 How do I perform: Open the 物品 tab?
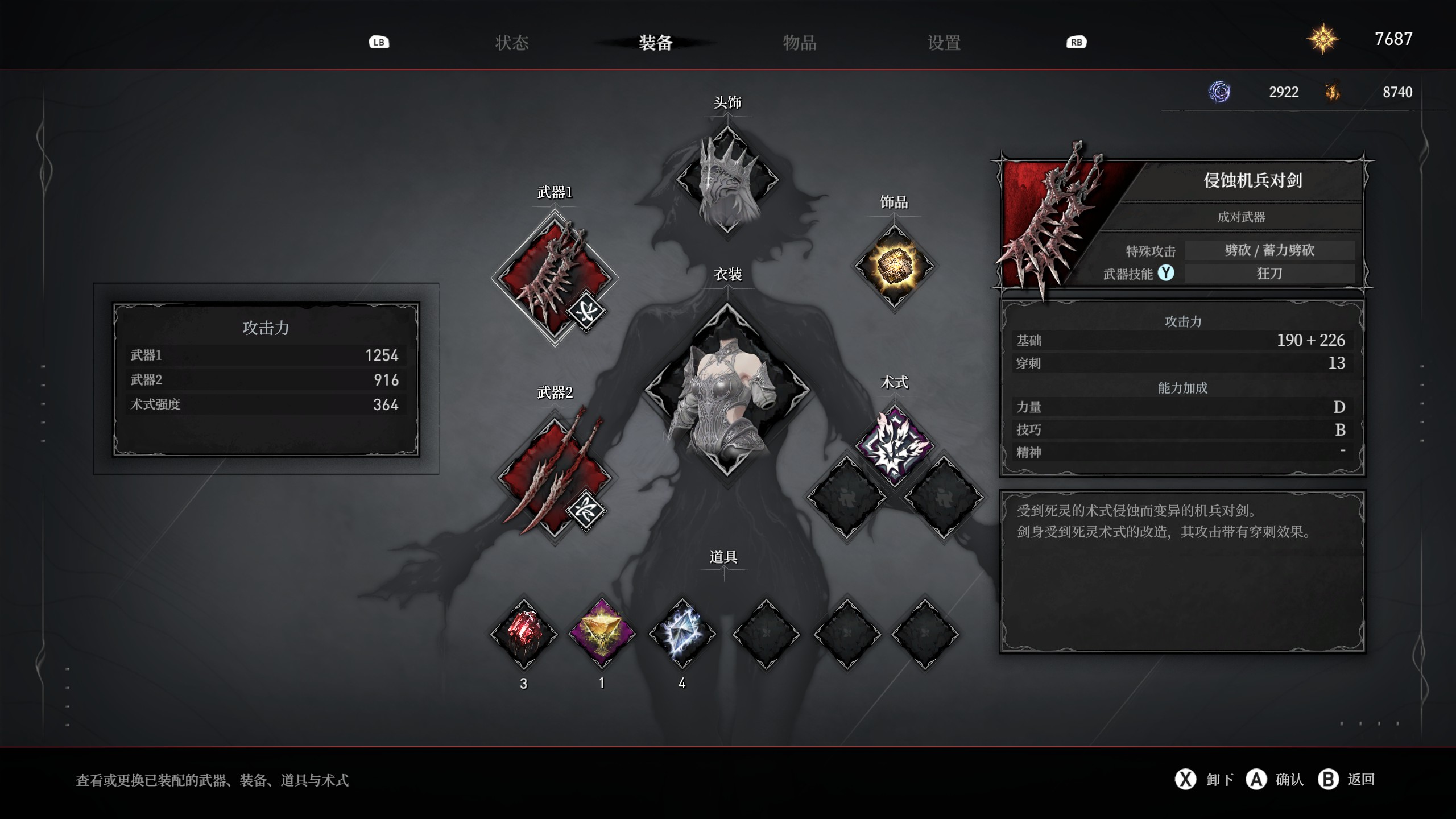[800, 43]
